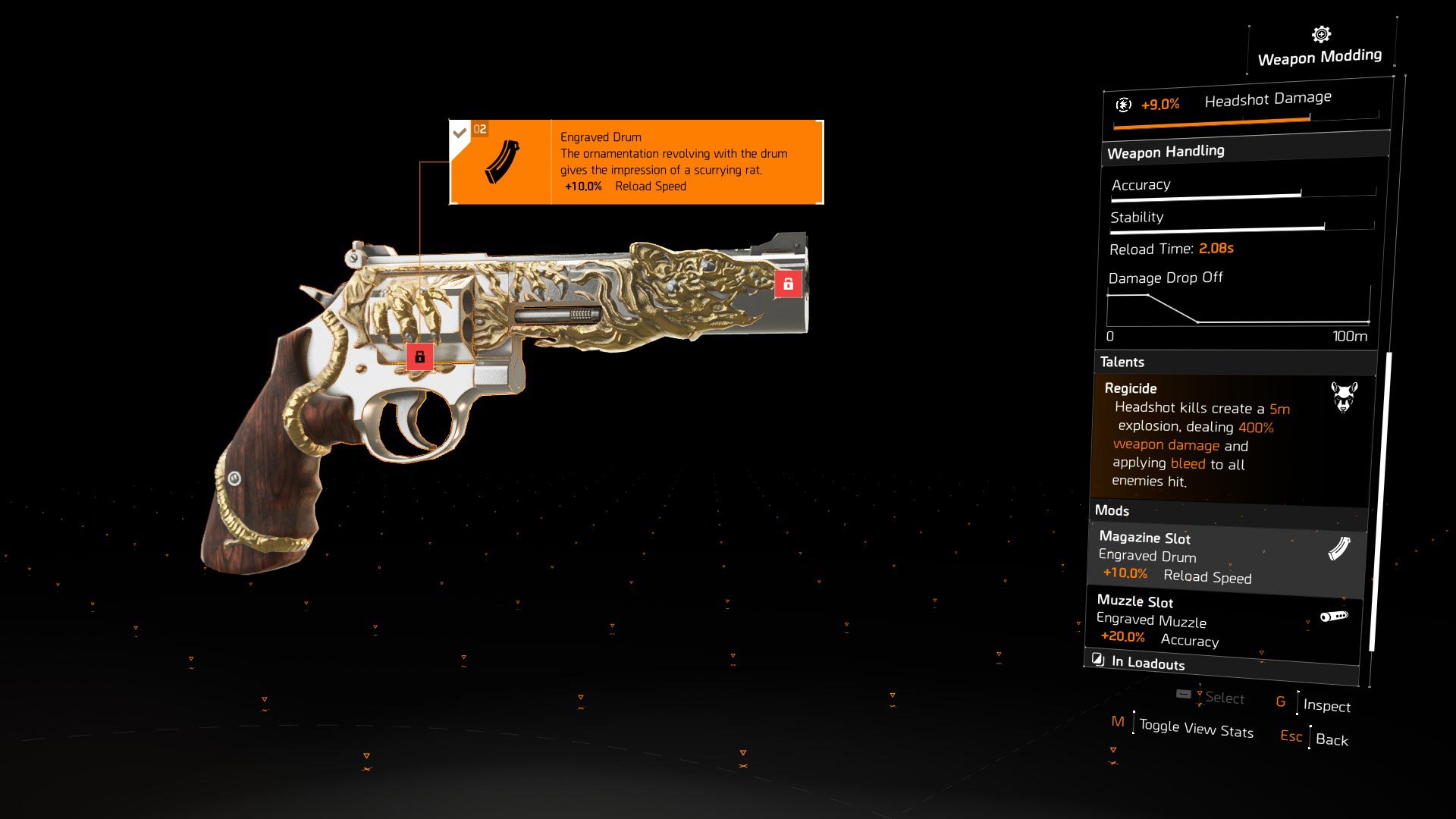1456x819 pixels.
Task: Click the lock icon on the weapon cylinder
Action: click(x=420, y=355)
